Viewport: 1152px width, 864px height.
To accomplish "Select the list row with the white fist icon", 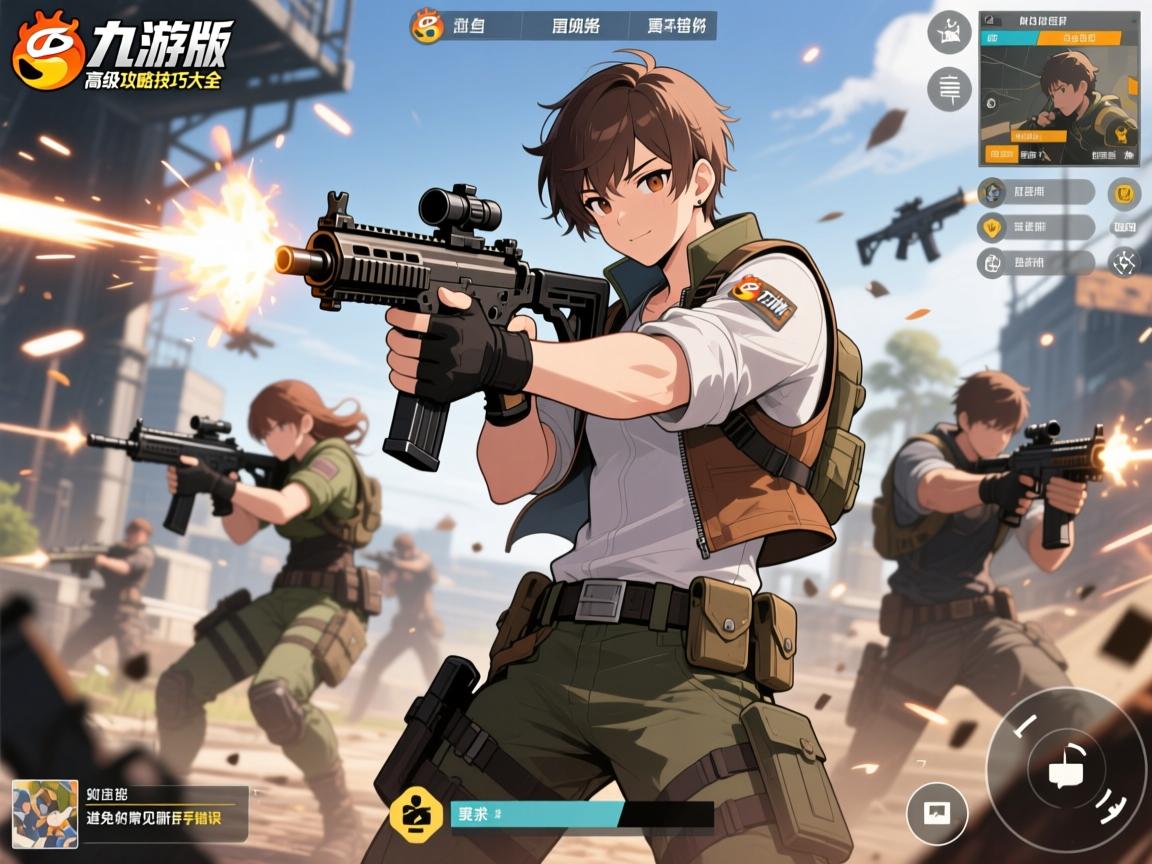I will [x=1035, y=264].
